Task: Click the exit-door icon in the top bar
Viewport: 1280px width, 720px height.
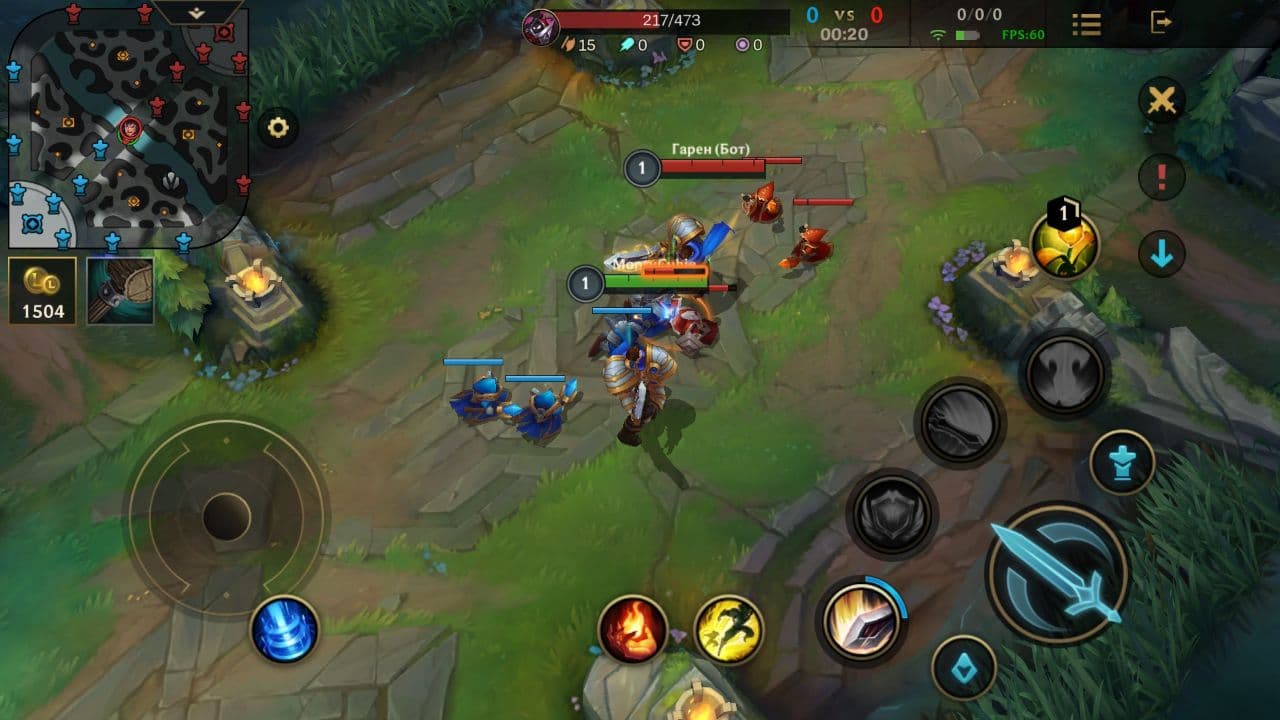Action: coord(1160,22)
